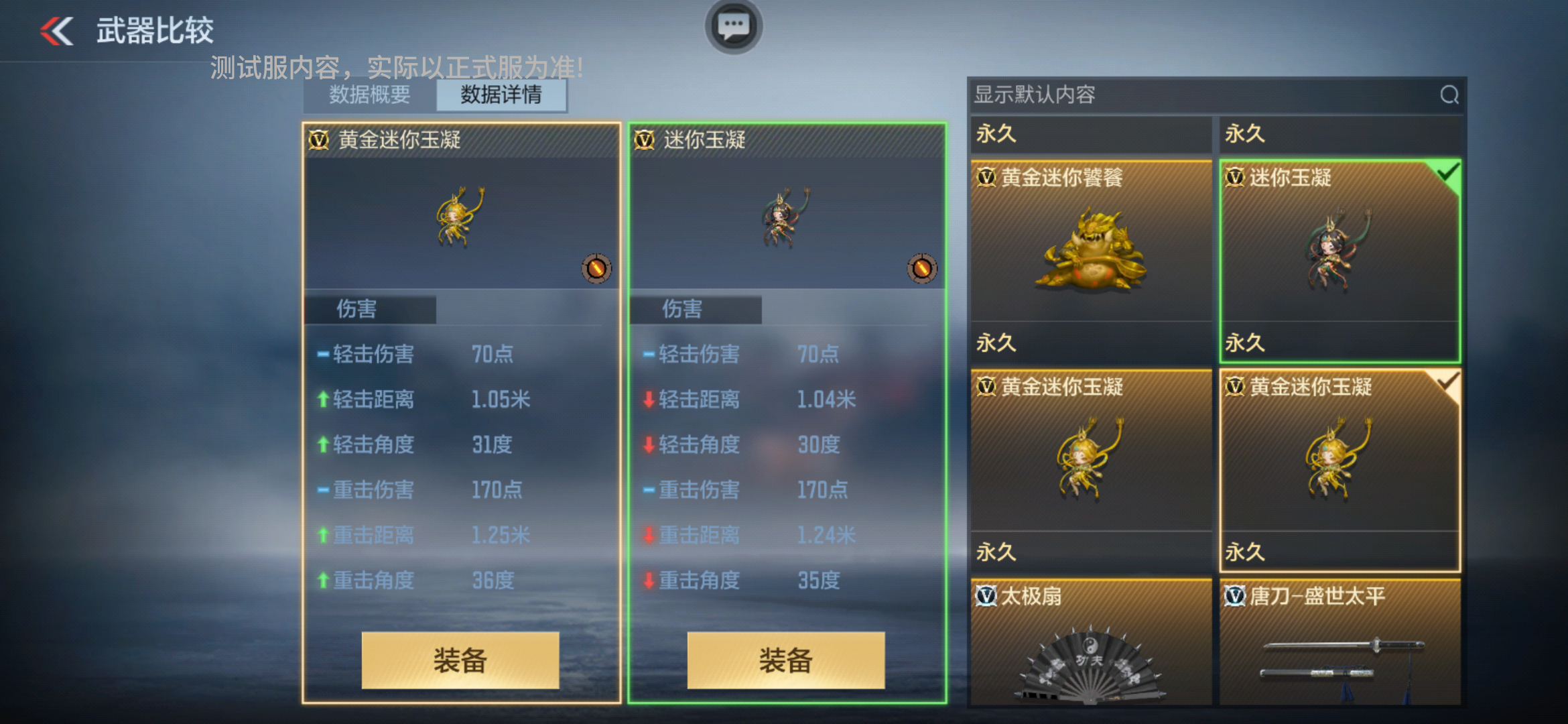This screenshot has width=1568, height=724.
Task: Click 装备 in the green 迷你玉凝 panel
Action: [785, 660]
